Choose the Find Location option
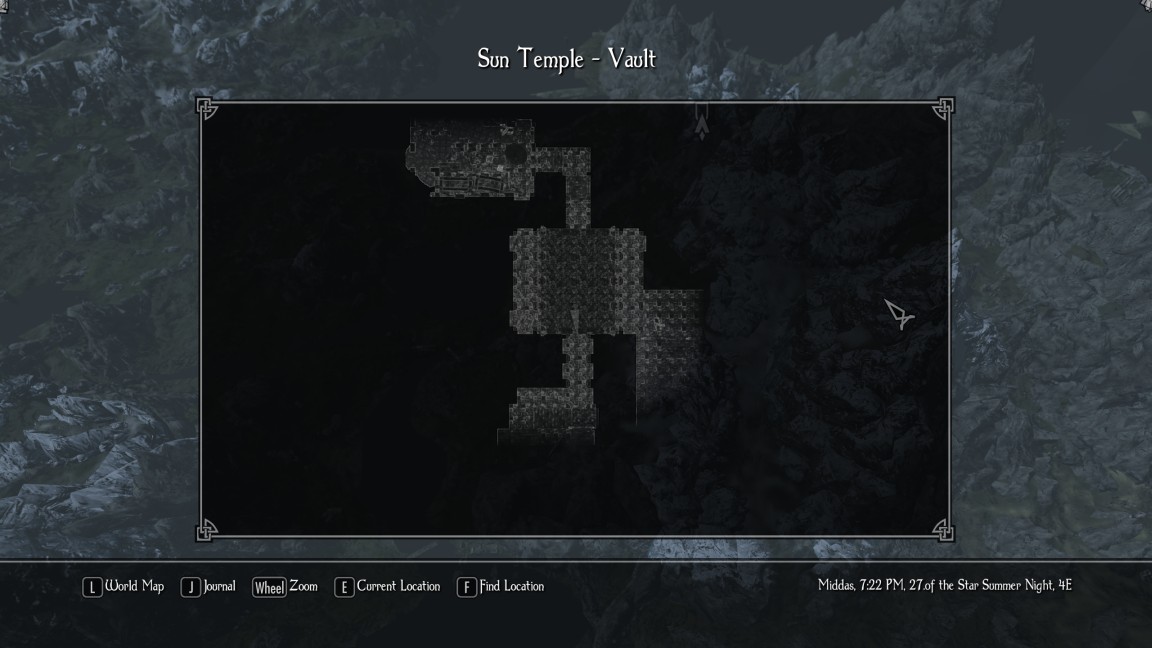This screenshot has width=1152, height=648. (501, 587)
